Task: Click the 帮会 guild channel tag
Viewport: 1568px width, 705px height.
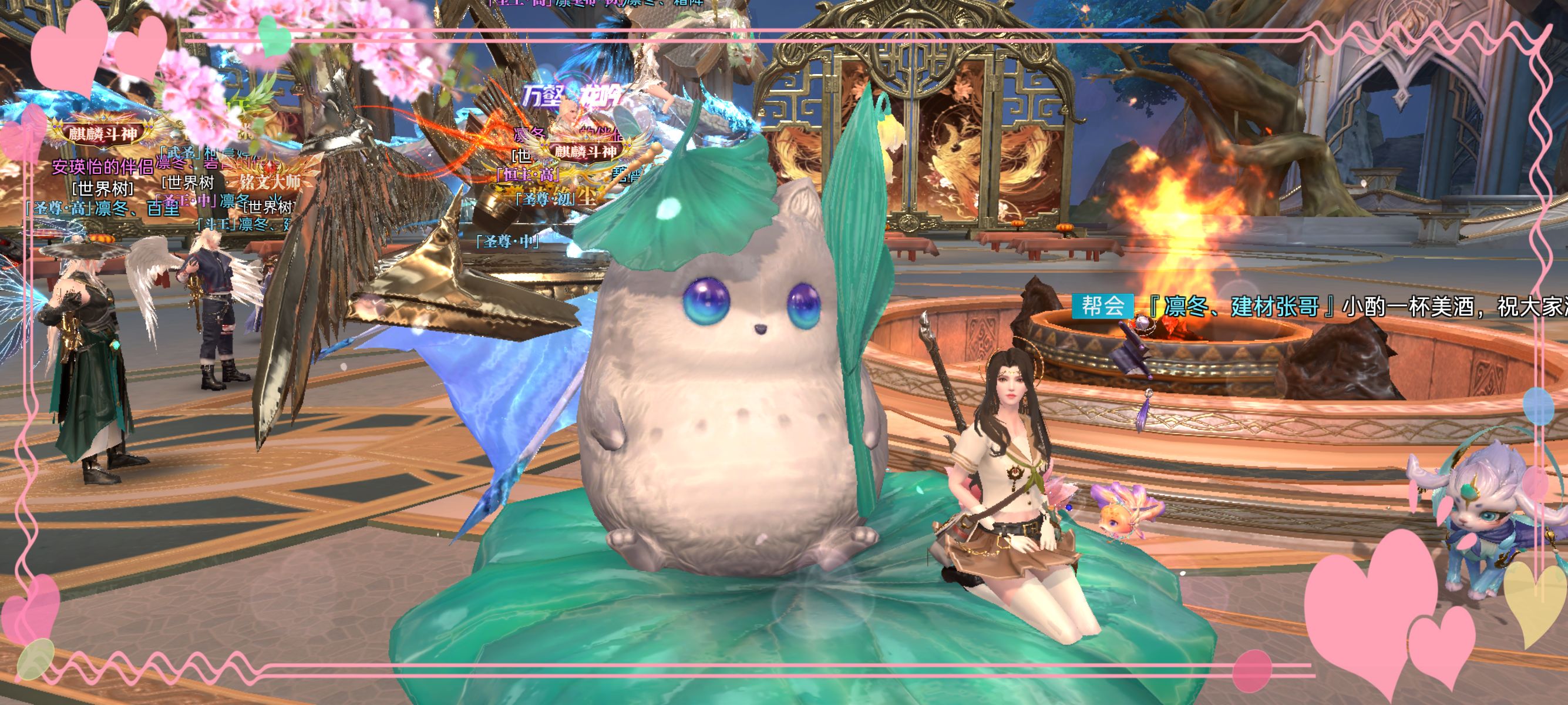Action: tap(1102, 306)
